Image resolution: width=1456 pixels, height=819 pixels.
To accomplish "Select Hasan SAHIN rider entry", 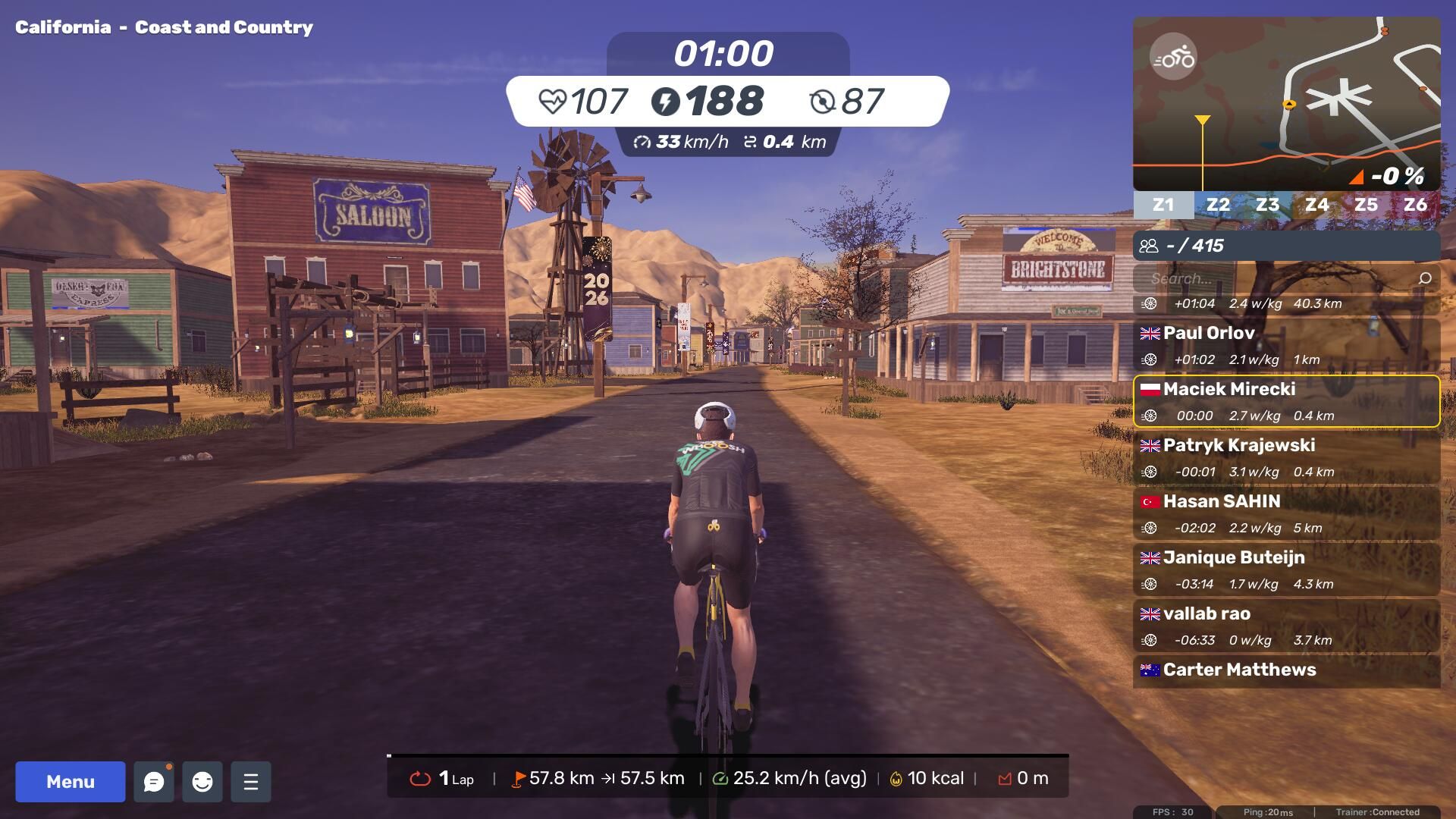I will tap(1286, 513).
